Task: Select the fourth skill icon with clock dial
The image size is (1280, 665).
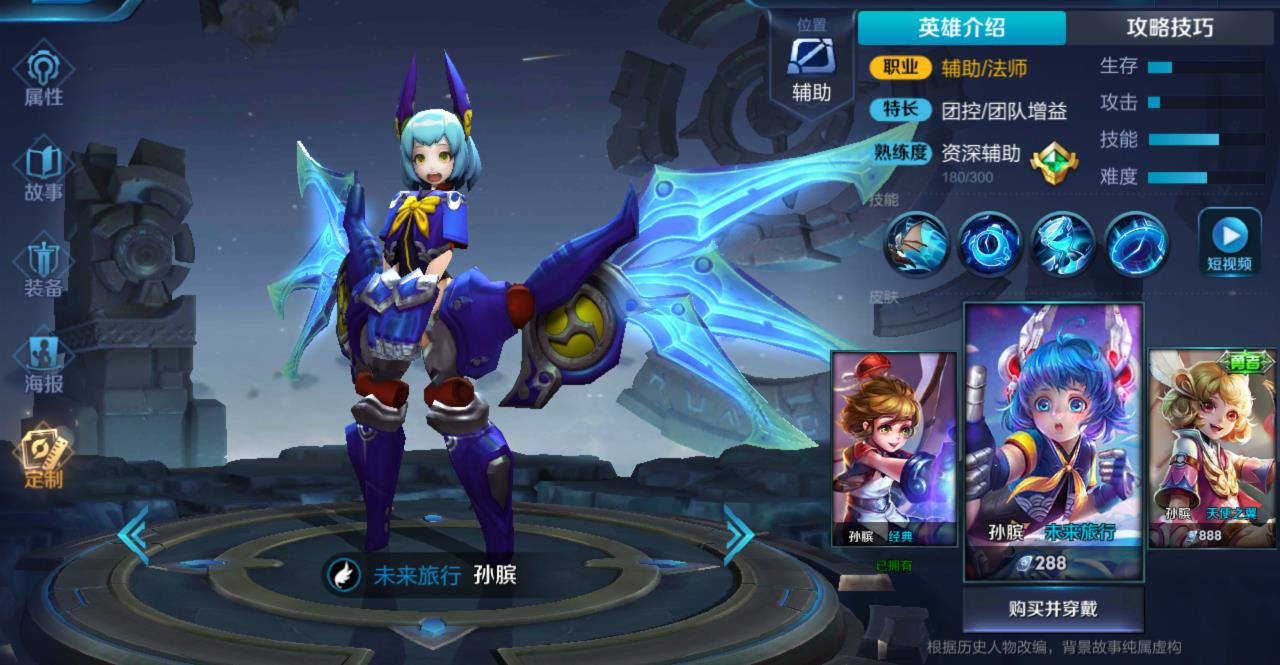Action: (x=1137, y=244)
